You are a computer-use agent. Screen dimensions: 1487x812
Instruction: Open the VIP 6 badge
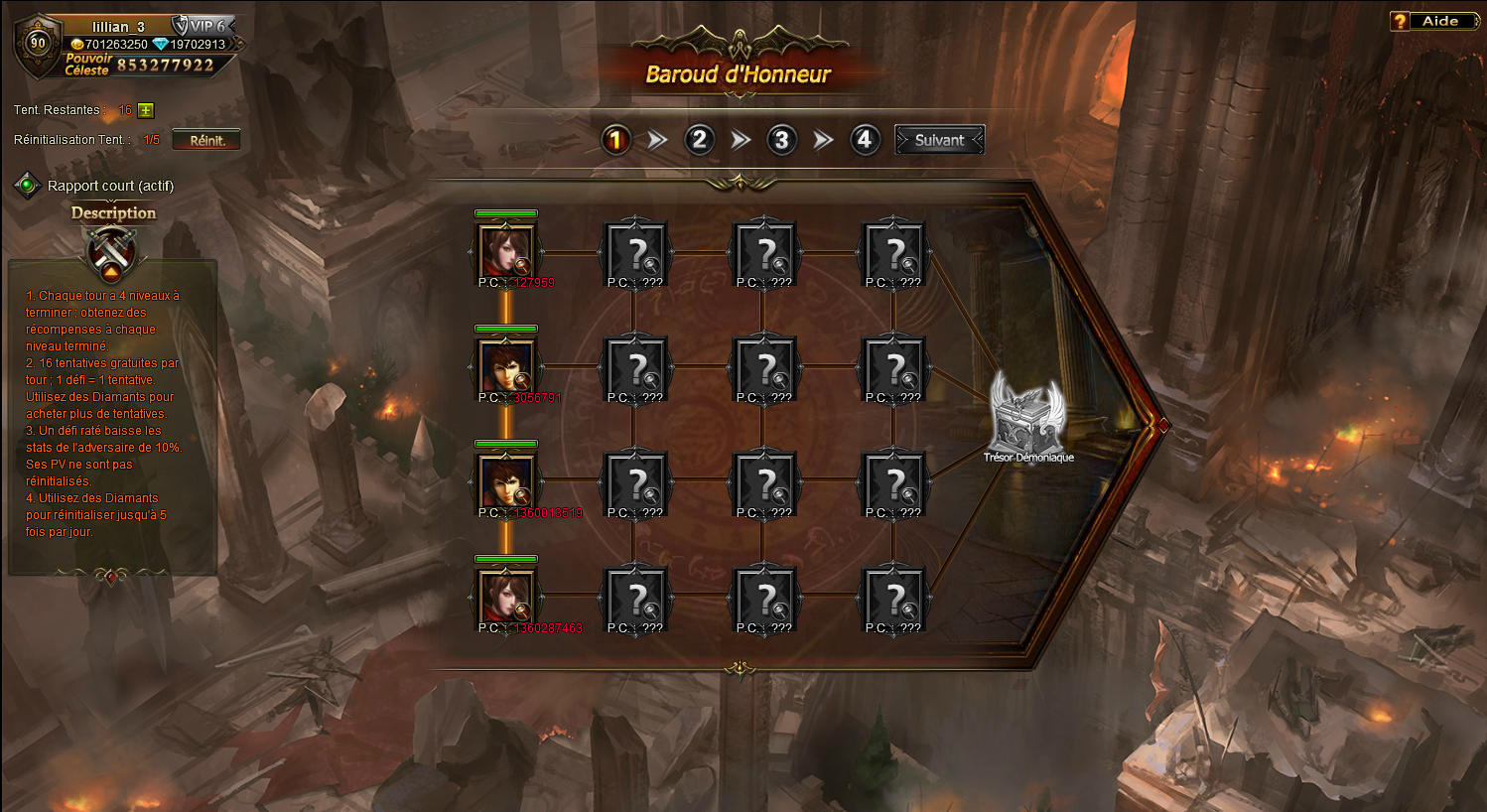coord(201,26)
